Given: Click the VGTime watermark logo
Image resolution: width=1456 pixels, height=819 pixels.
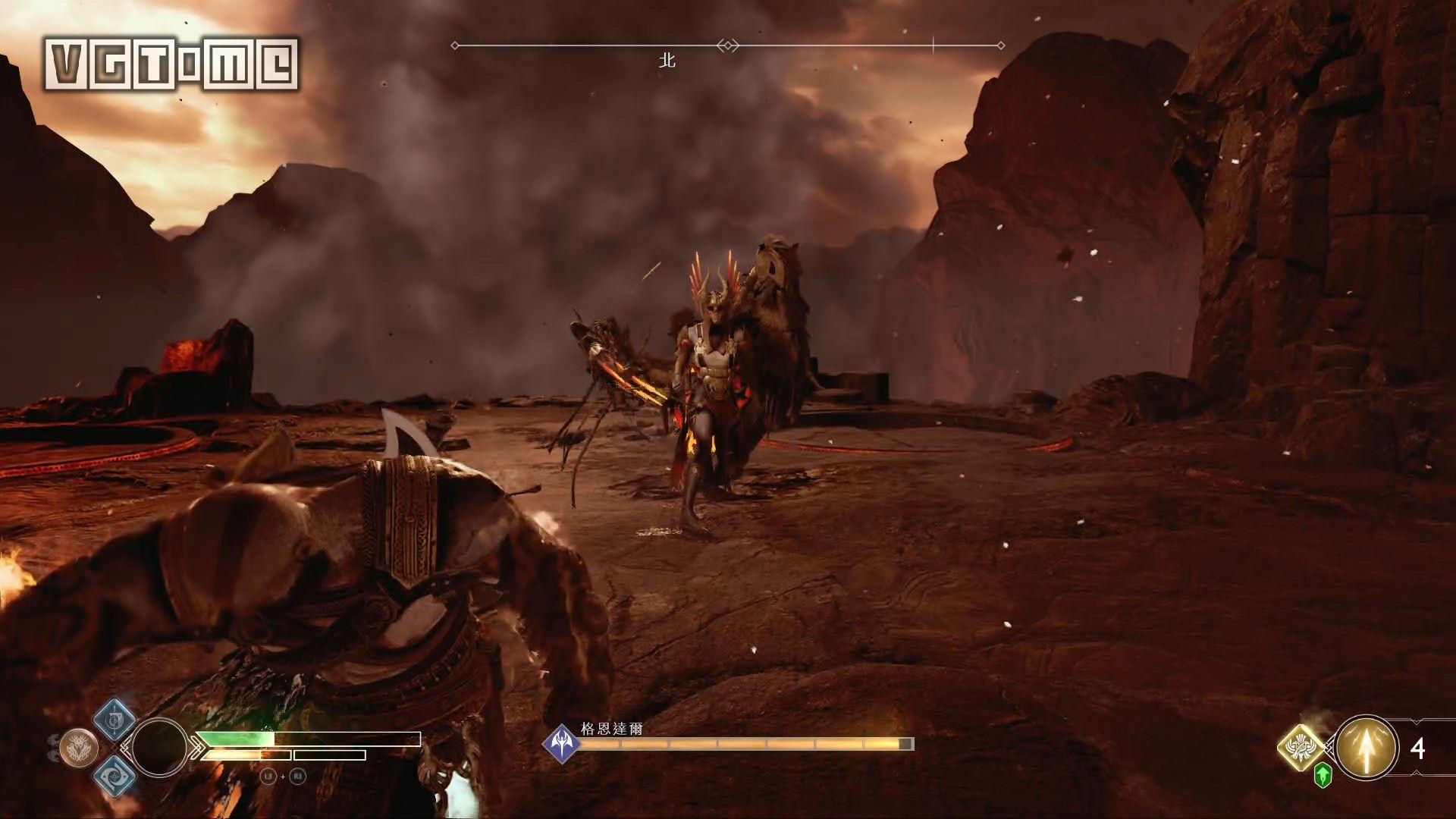Looking at the screenshot, I should tap(171, 65).
